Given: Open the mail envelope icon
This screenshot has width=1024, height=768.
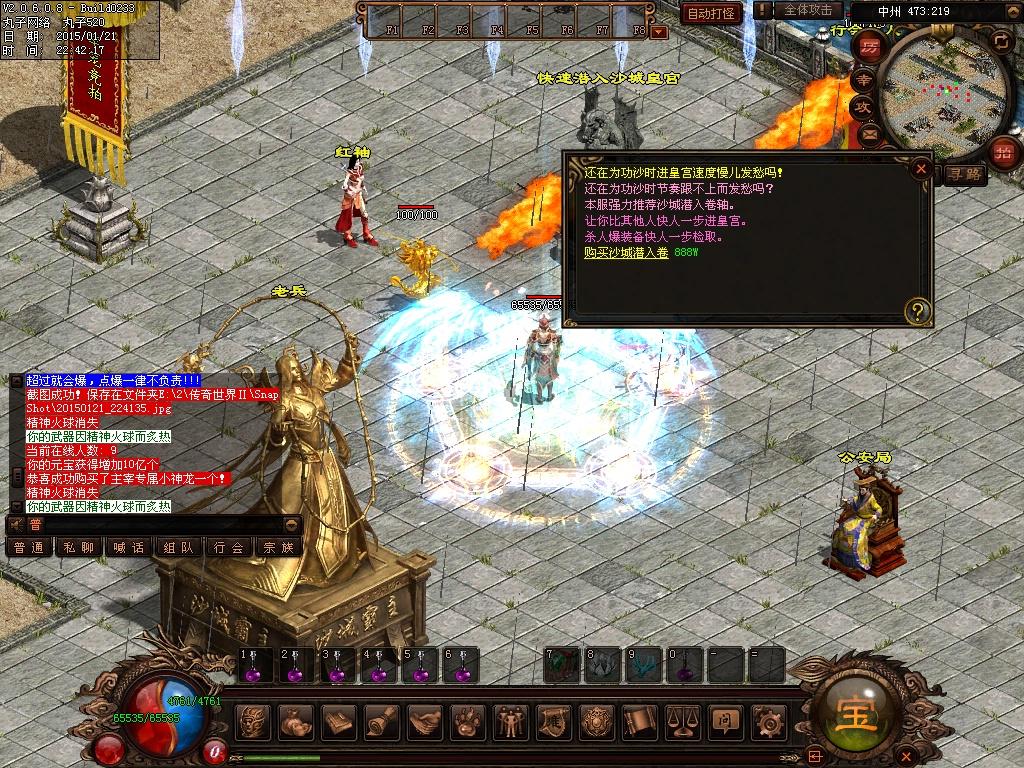Looking at the screenshot, I should 867,132.
